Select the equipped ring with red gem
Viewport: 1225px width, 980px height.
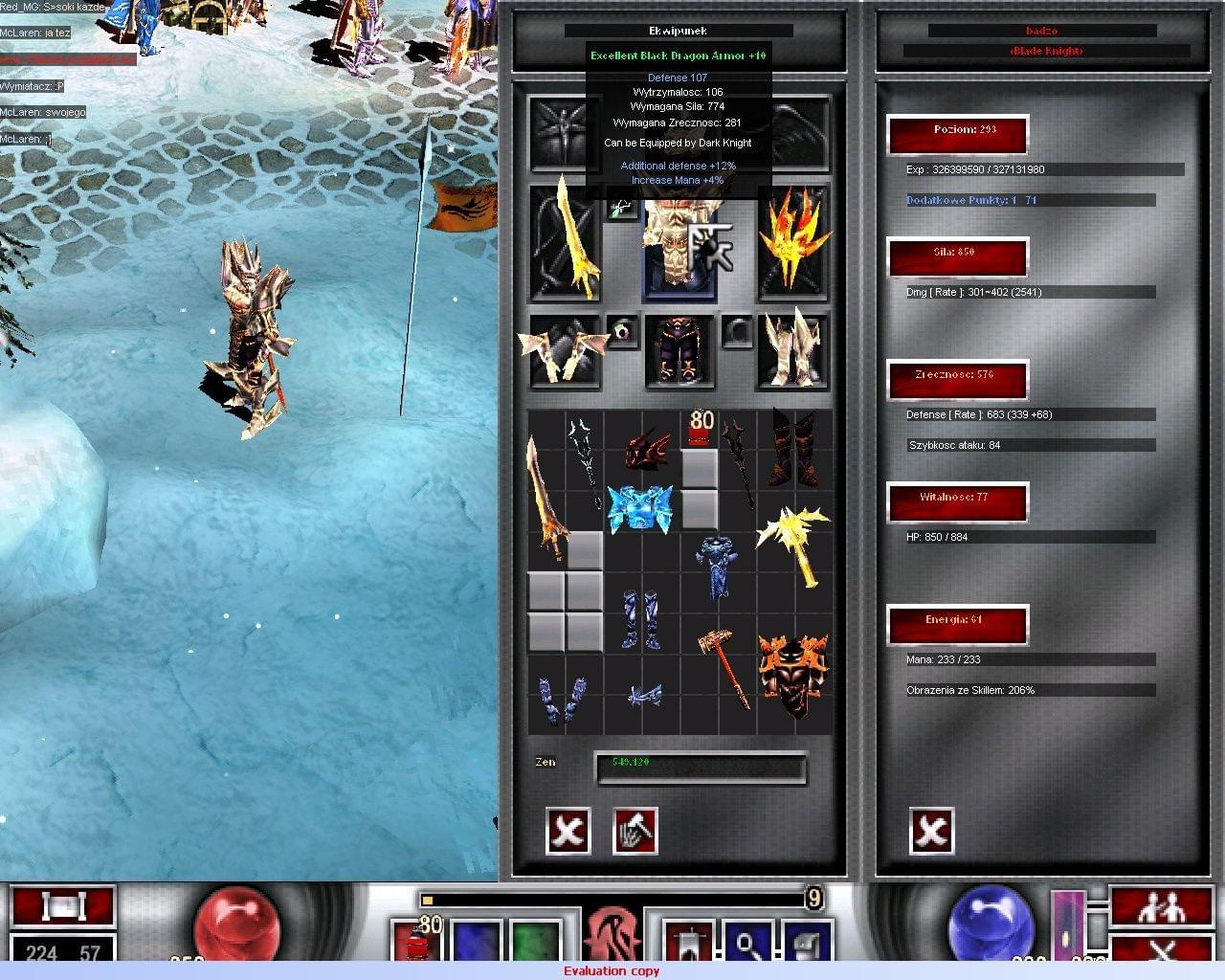[x=622, y=331]
